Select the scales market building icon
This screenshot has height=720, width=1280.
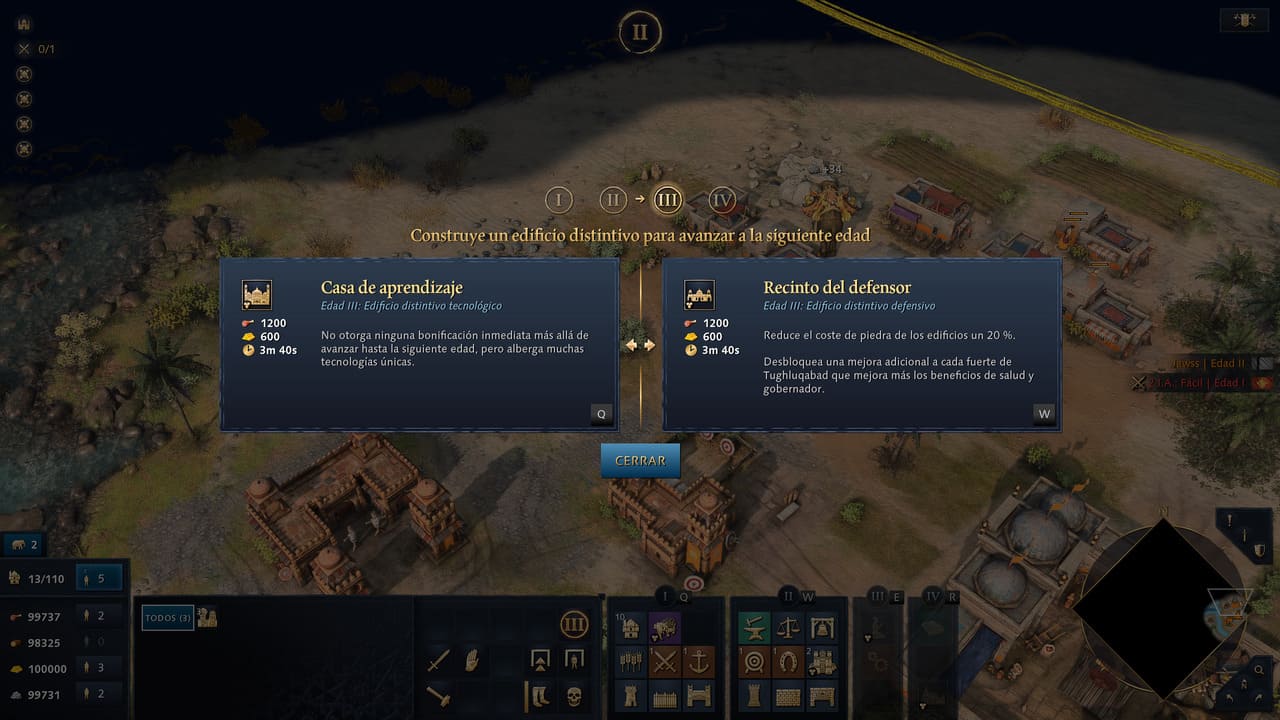click(x=788, y=628)
